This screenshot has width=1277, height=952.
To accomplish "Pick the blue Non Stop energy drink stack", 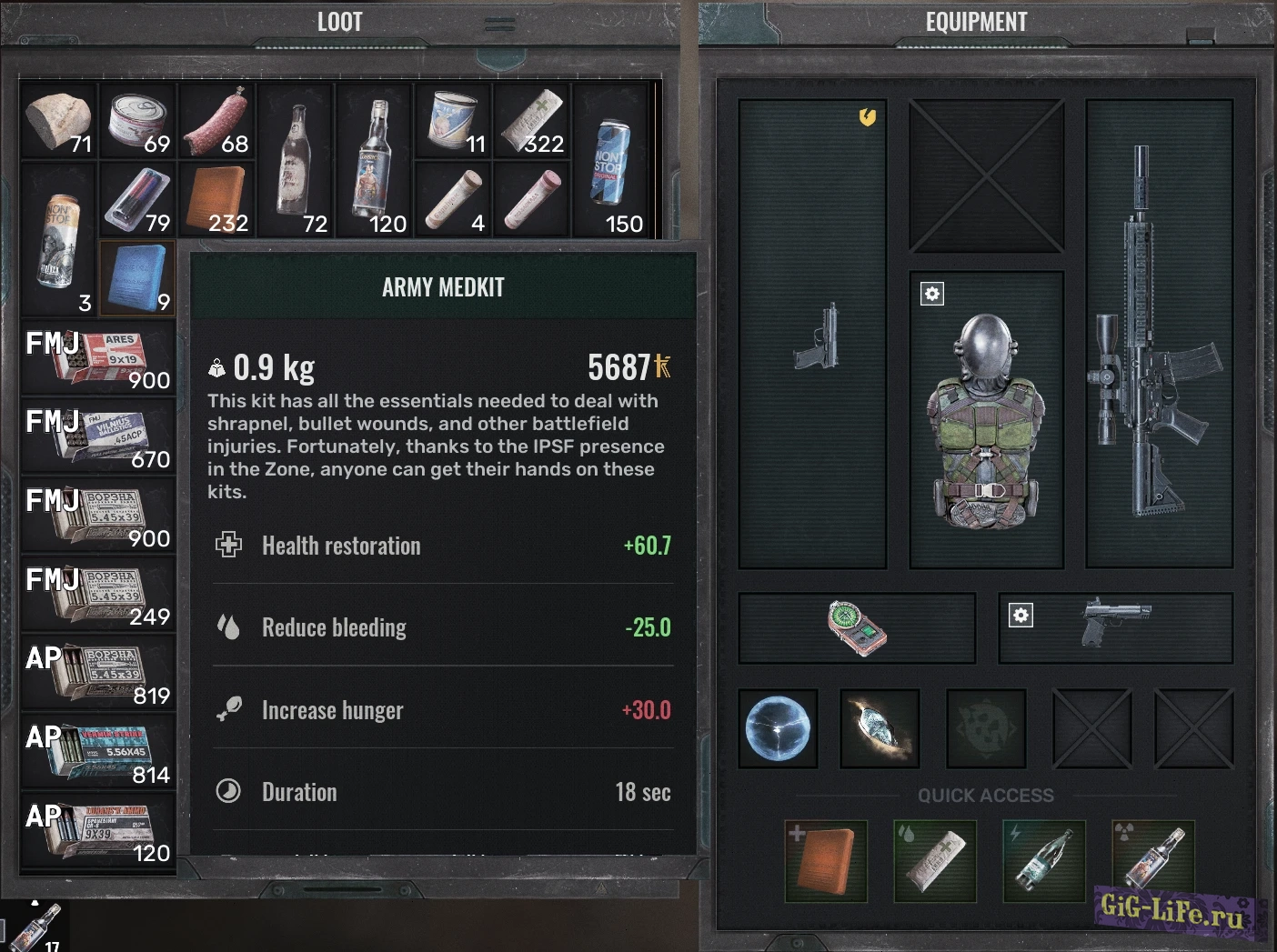I will point(610,160).
